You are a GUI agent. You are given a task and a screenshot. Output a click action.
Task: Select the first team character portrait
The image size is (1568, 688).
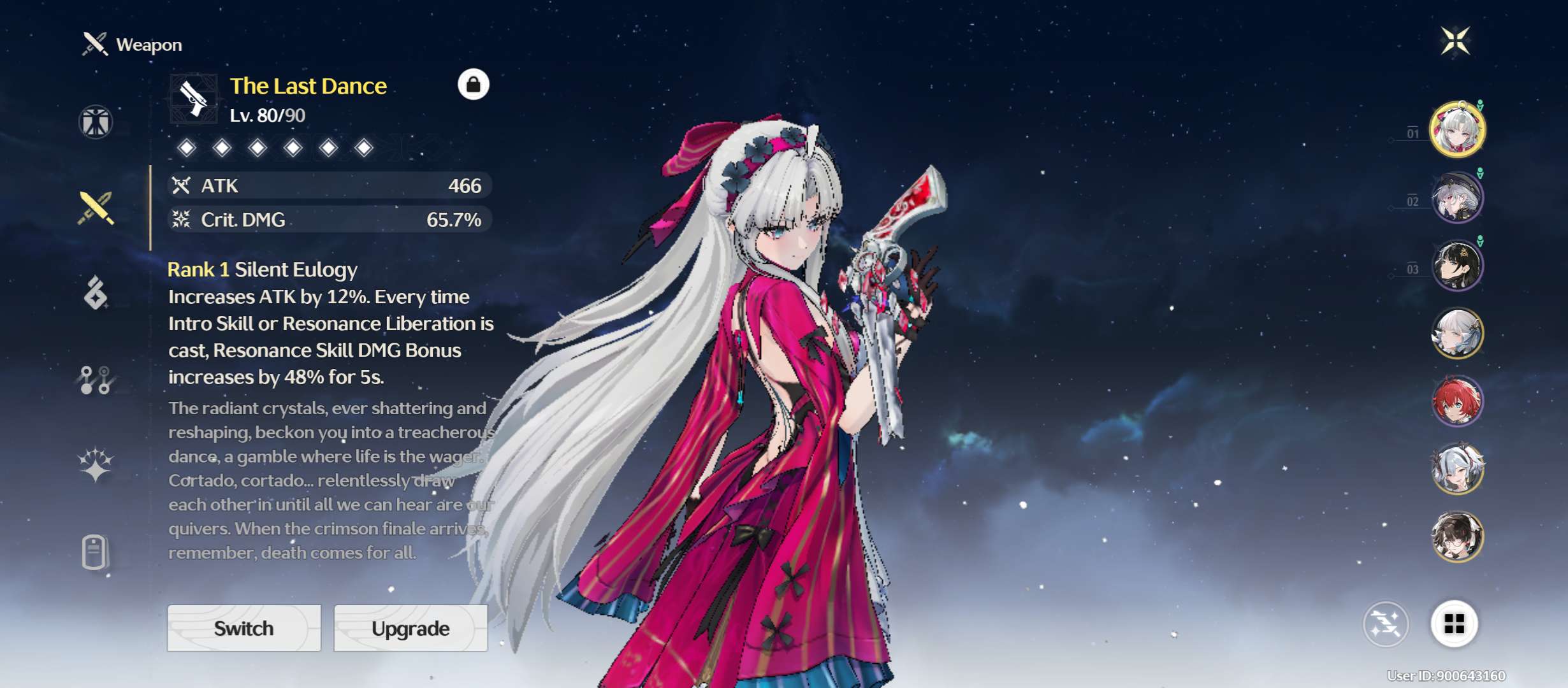pos(1457,129)
